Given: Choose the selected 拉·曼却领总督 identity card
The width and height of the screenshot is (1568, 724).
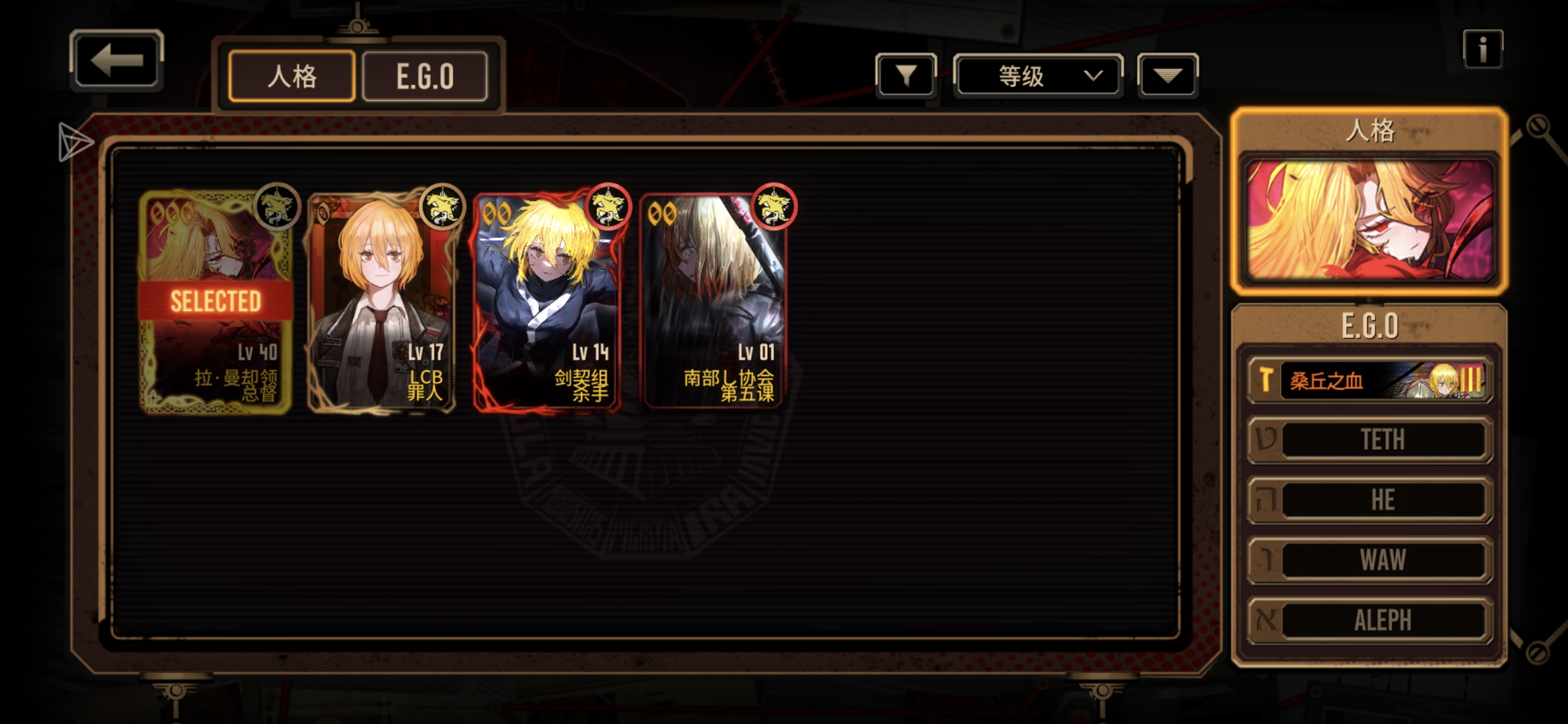Looking at the screenshot, I should tap(215, 302).
